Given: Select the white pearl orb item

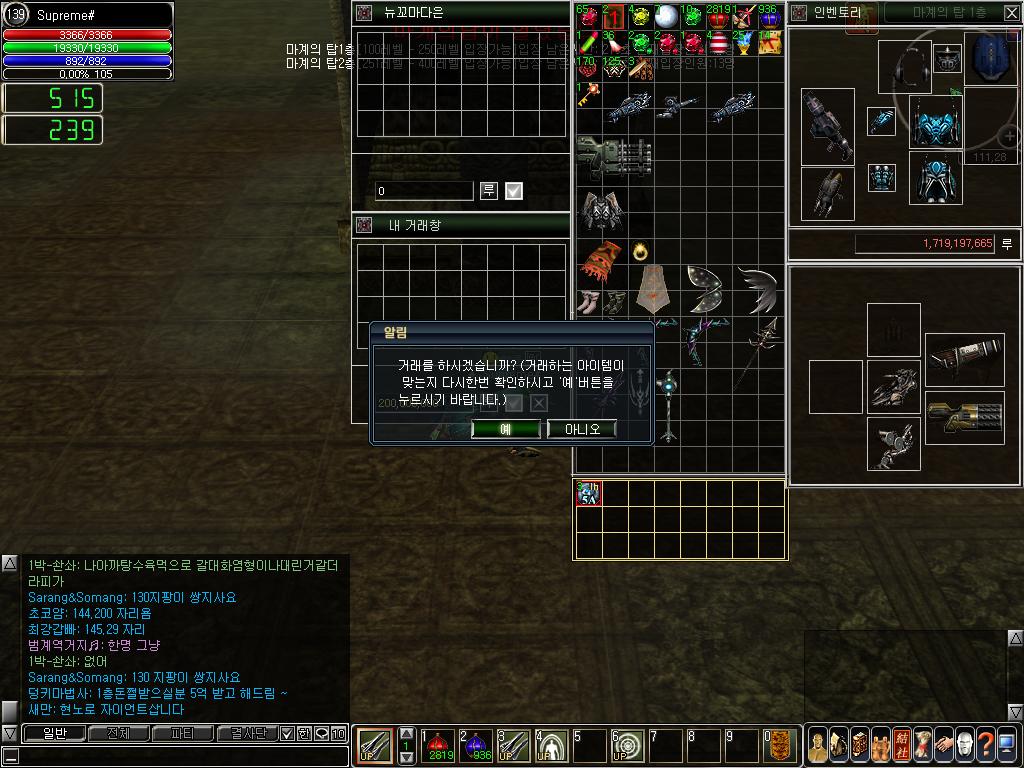Looking at the screenshot, I should pyautogui.click(x=666, y=17).
